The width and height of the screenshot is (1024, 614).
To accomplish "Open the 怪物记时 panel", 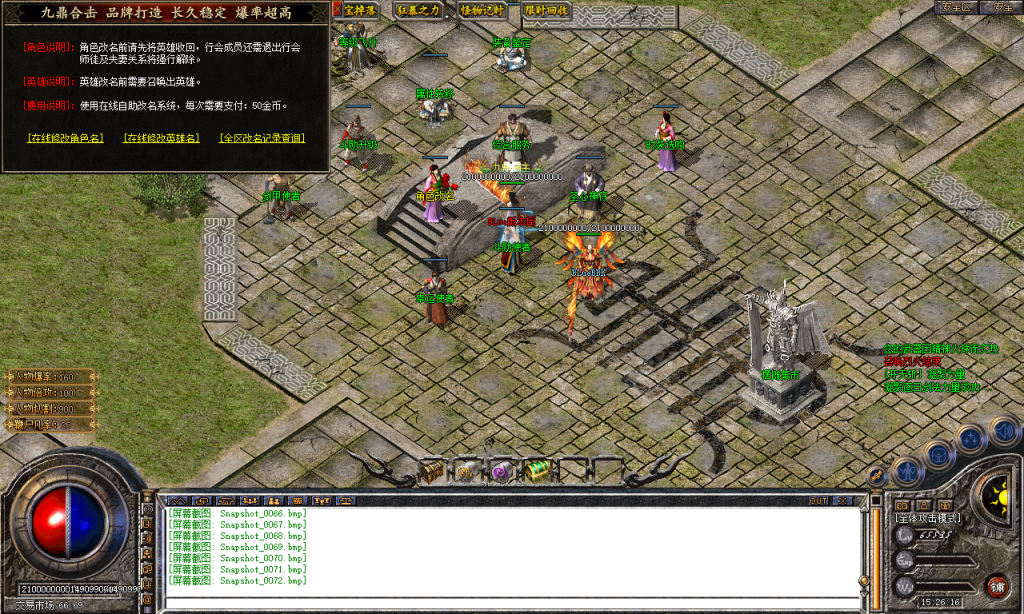I will coord(482,10).
